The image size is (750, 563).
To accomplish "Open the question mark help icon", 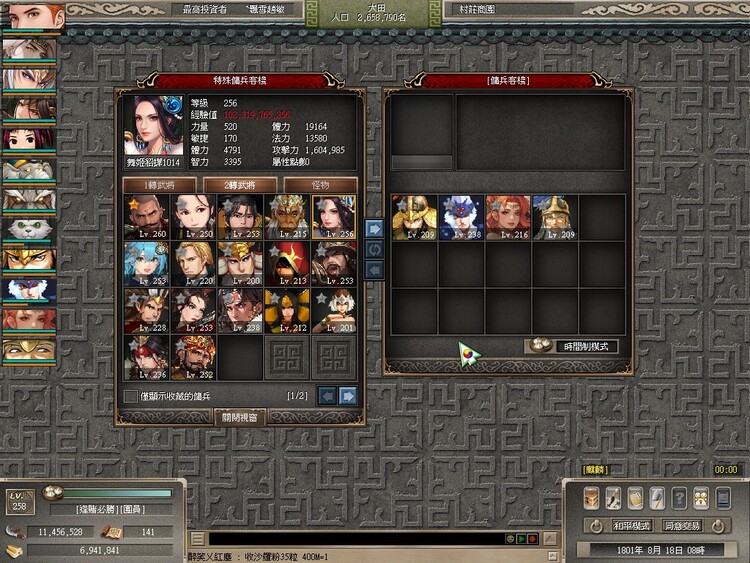I will (x=679, y=498).
